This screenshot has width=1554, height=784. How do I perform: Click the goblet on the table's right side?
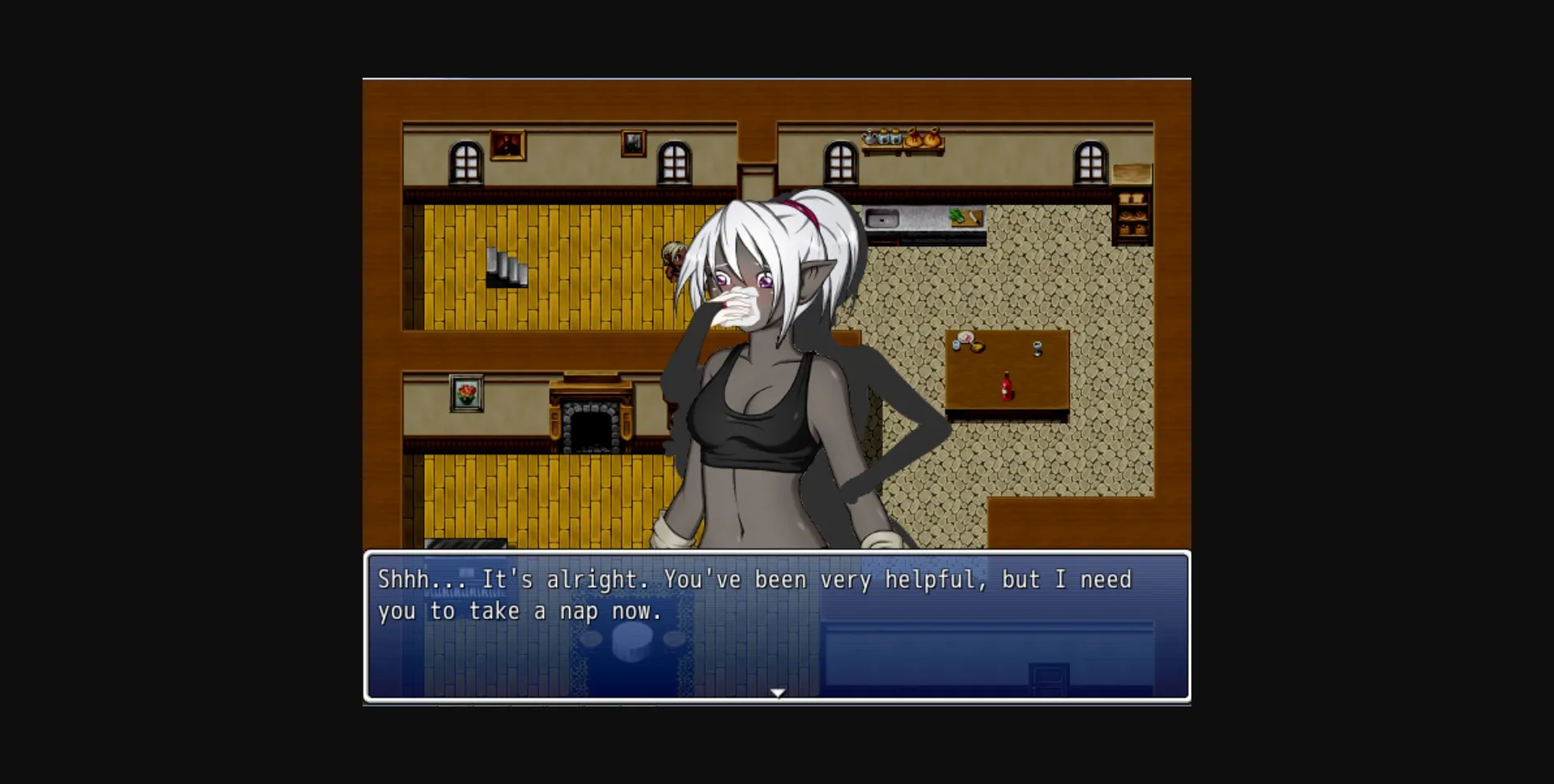pos(1037,350)
